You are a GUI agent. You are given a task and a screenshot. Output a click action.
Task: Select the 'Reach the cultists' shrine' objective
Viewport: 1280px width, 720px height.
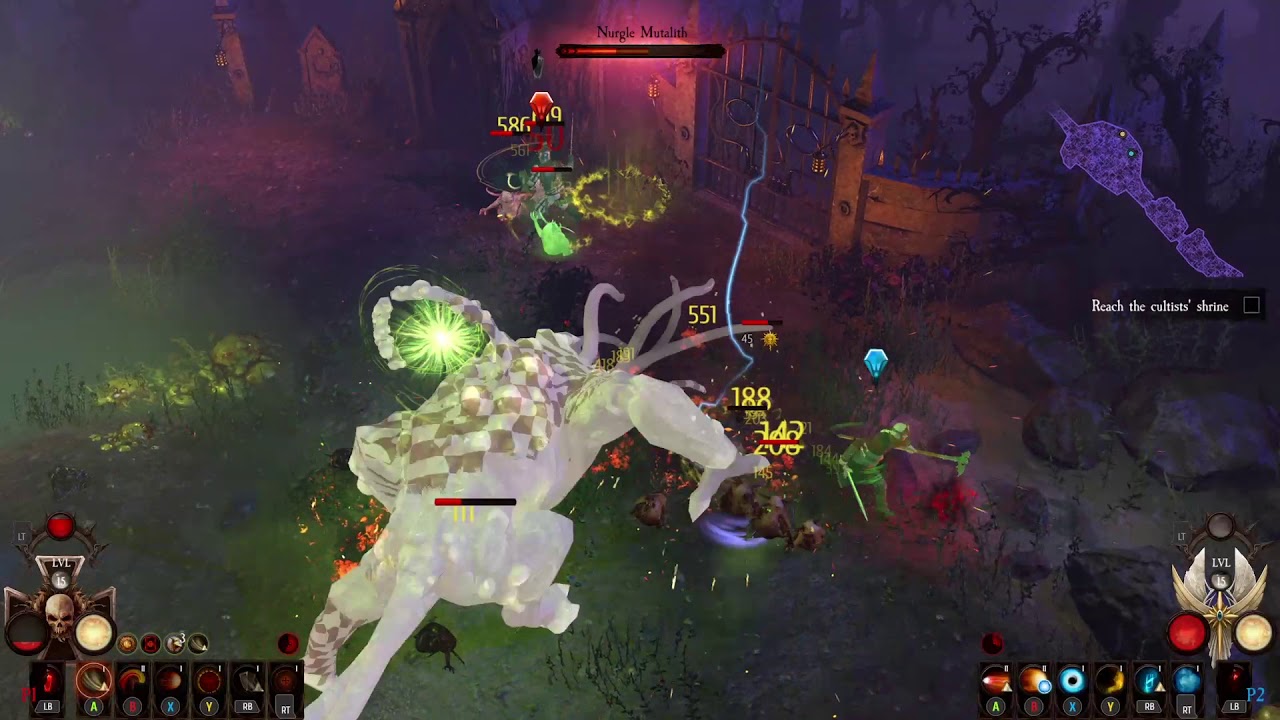pyautogui.click(x=1159, y=306)
